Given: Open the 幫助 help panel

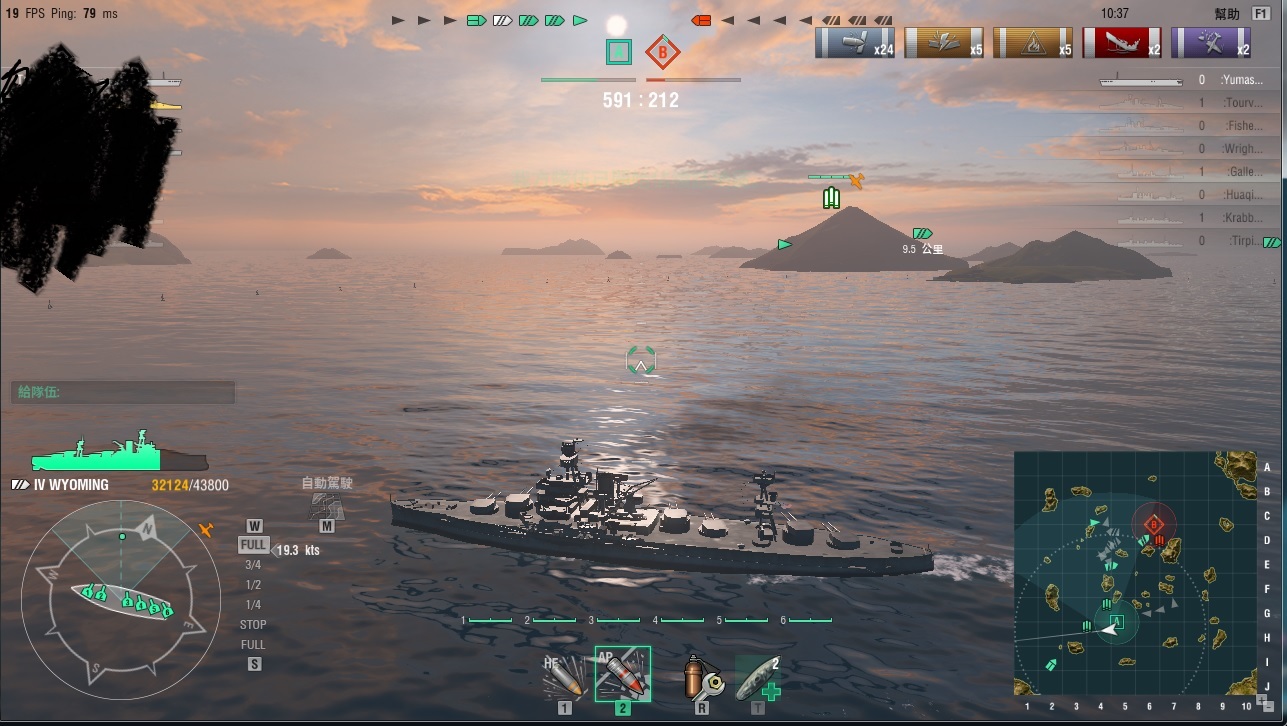Looking at the screenshot, I should [1226, 14].
